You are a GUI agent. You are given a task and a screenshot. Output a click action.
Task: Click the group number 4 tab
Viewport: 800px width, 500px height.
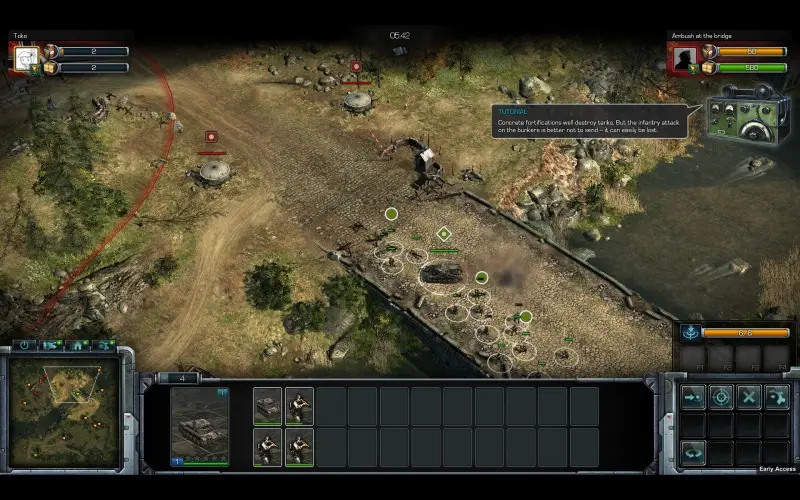(182, 378)
